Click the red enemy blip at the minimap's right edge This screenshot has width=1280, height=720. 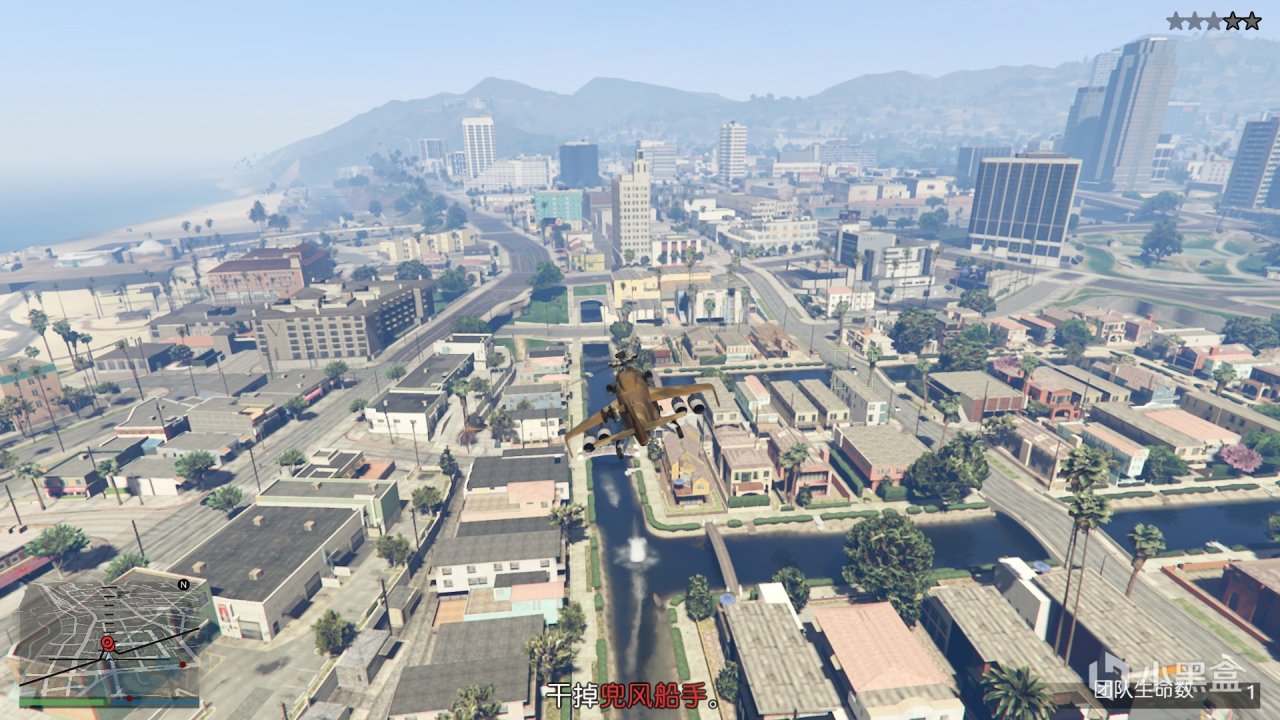click(183, 663)
